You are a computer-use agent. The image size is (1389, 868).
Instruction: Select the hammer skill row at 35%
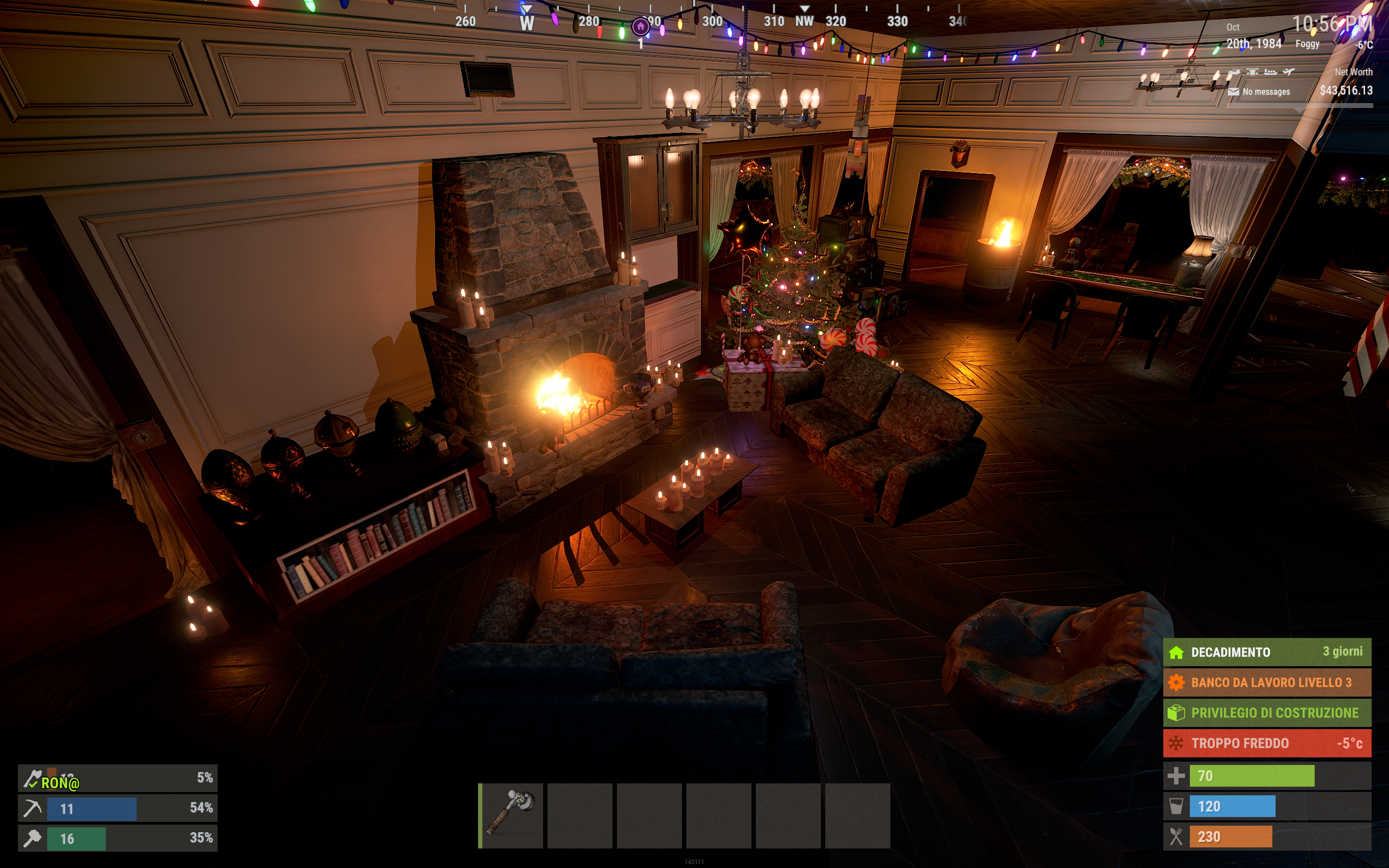click(x=117, y=838)
